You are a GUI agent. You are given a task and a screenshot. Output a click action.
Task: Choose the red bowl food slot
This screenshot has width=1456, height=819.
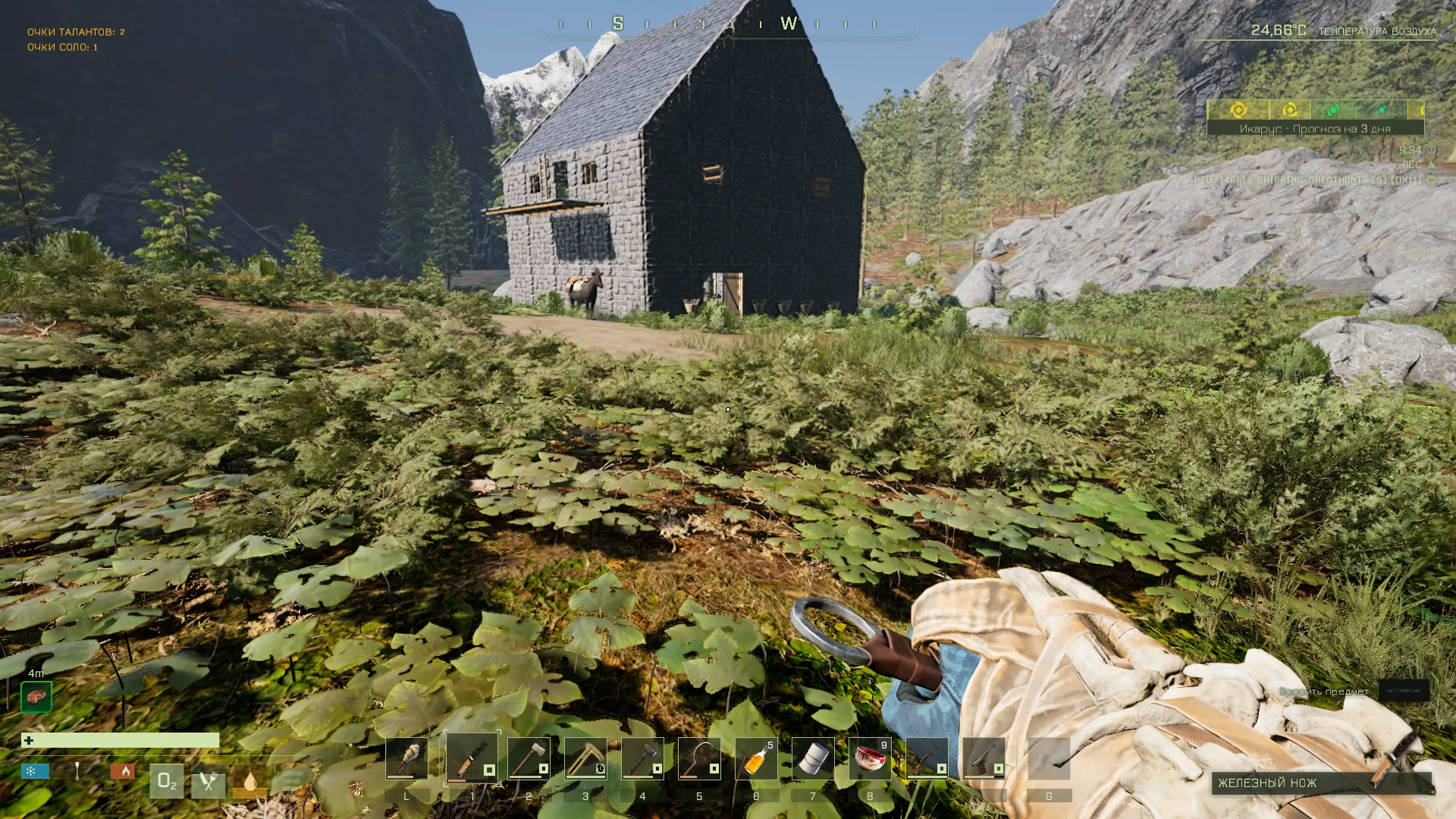point(870,758)
